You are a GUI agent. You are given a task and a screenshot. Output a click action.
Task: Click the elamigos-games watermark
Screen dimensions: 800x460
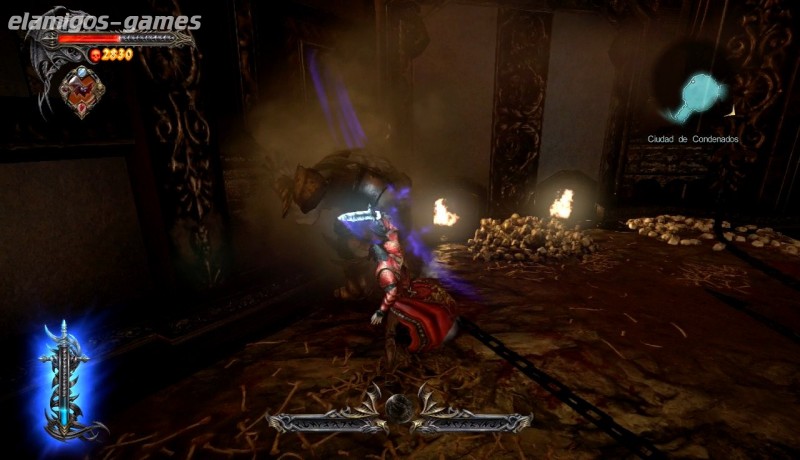(104, 22)
